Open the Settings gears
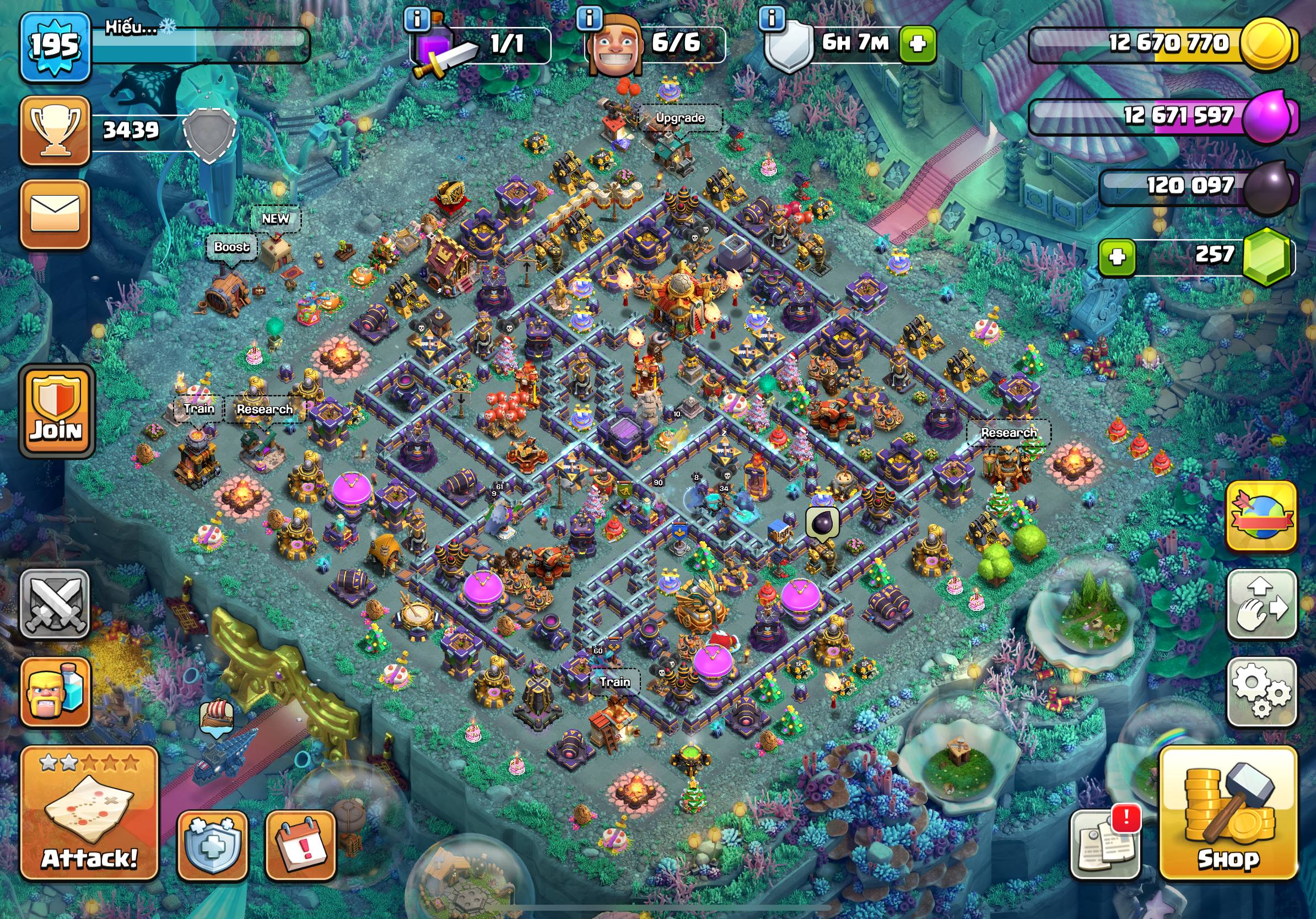The image size is (1316, 919). pyautogui.click(x=1261, y=692)
